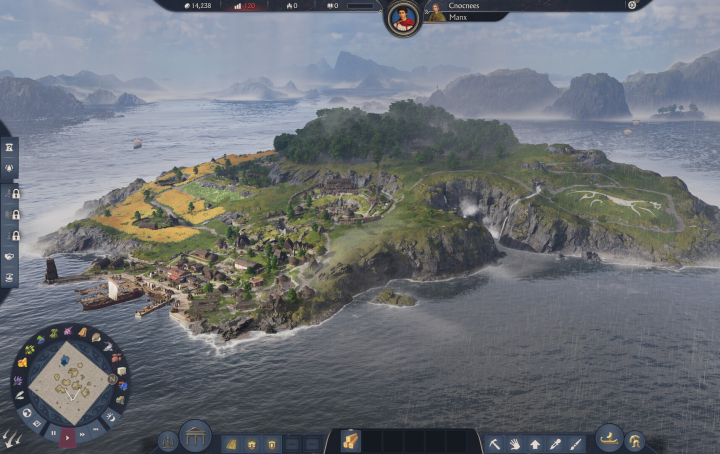Activate the upgrade arrow tool
720x454 pixels.
(535, 443)
